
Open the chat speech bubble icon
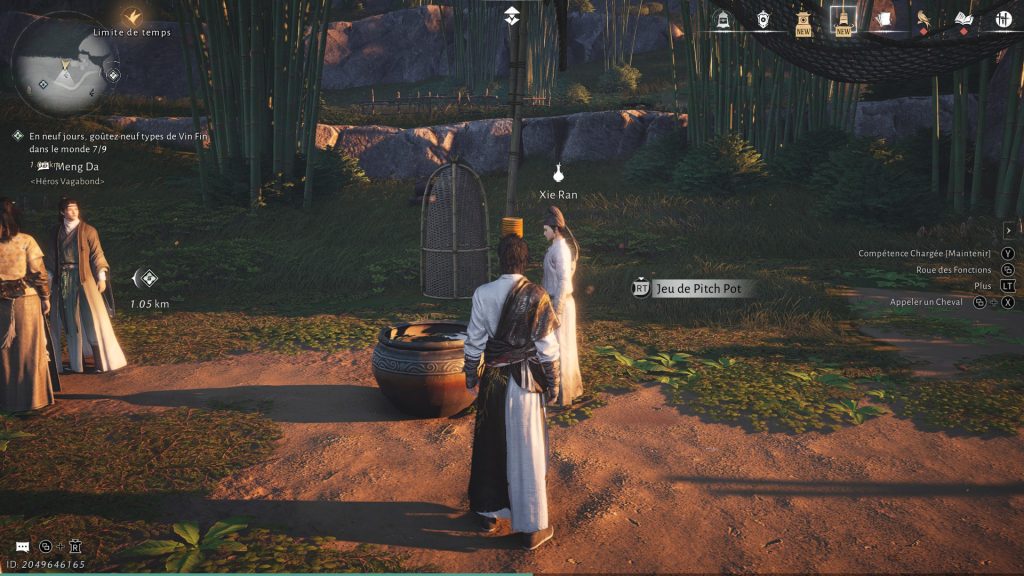pos(22,546)
